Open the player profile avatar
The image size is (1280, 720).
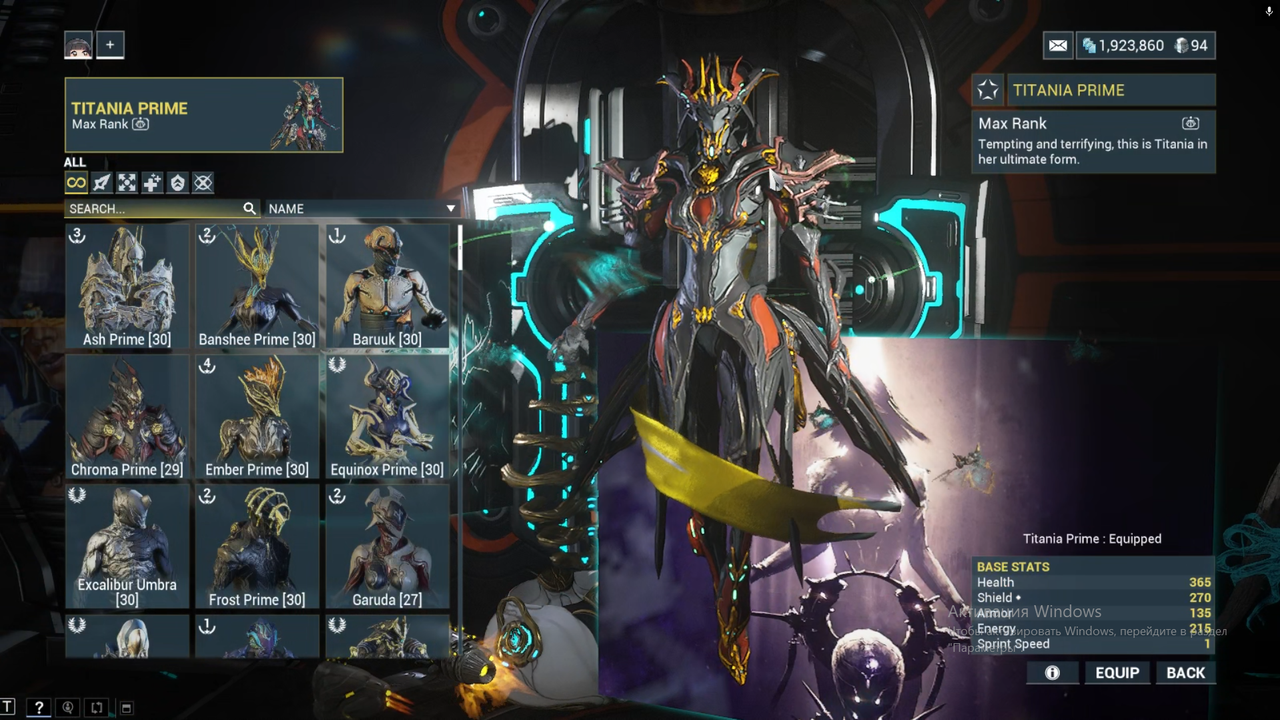(x=78, y=45)
